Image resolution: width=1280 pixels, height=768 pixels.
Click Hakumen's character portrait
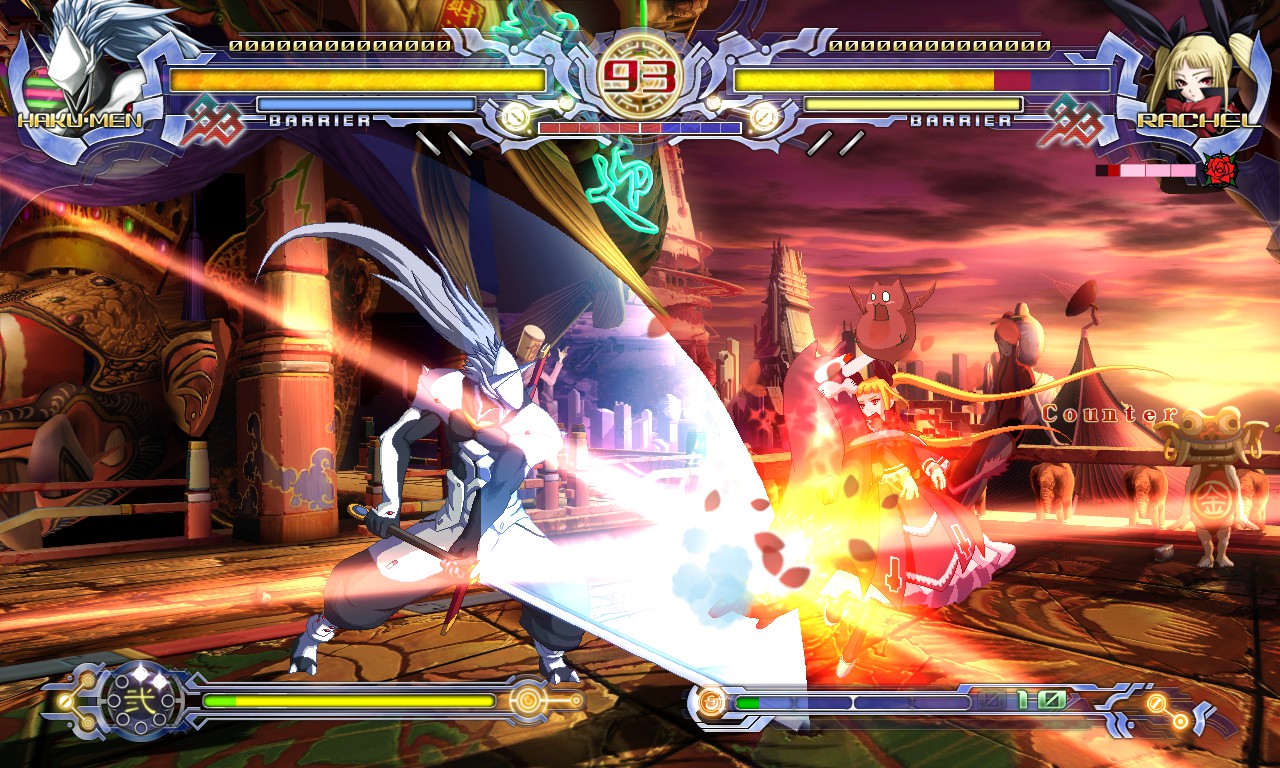tap(78, 62)
